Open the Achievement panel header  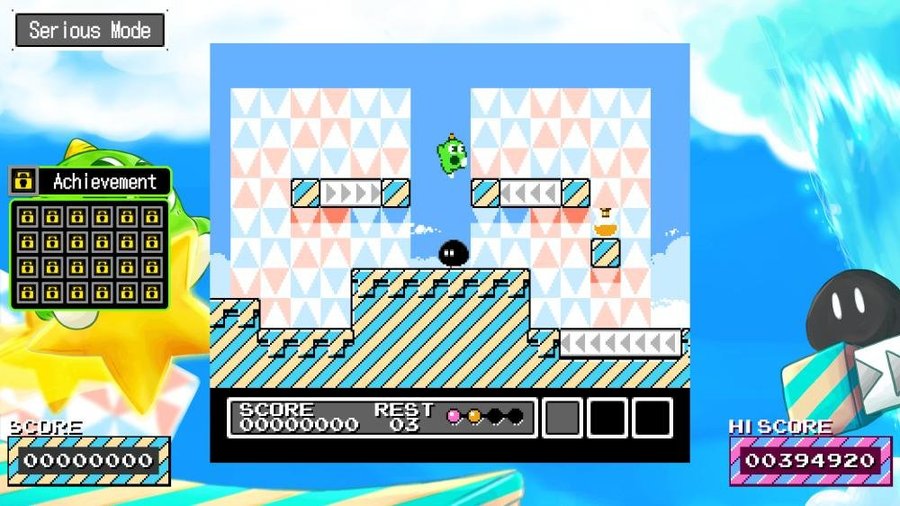point(104,182)
